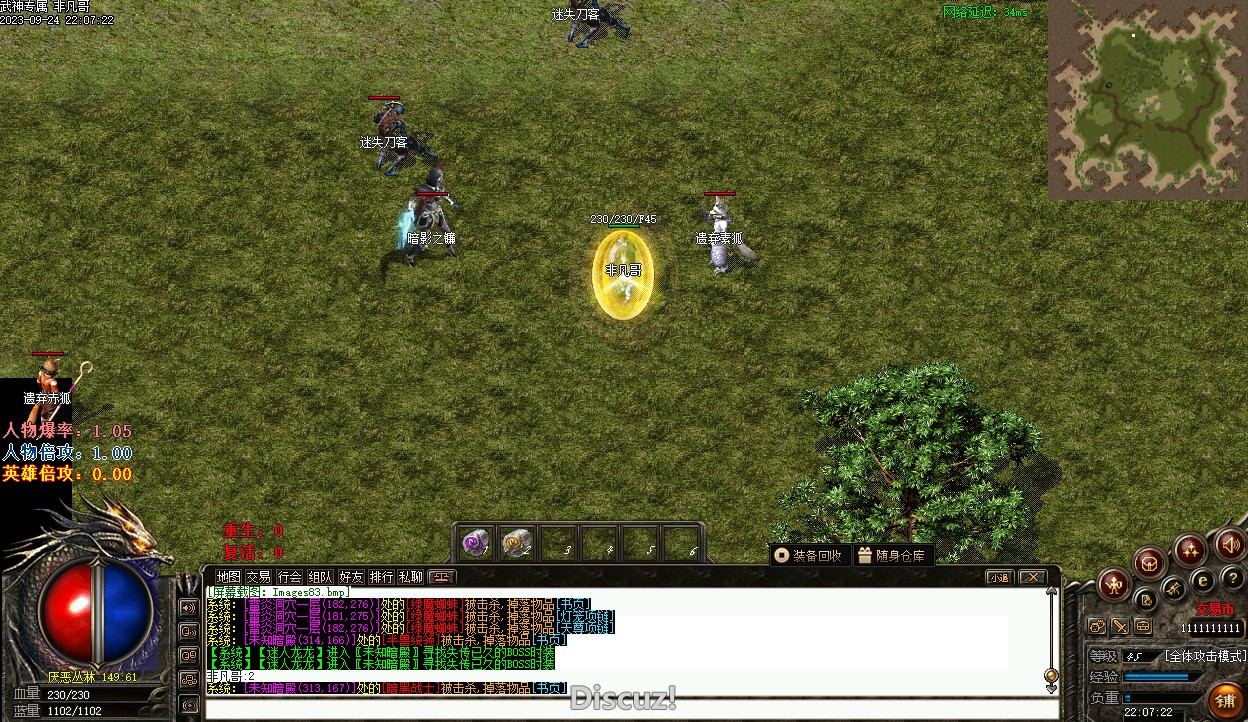The height and width of the screenshot is (722, 1248).
Task: Toggle sound with the round speaker icon
Action: click(x=1231, y=545)
